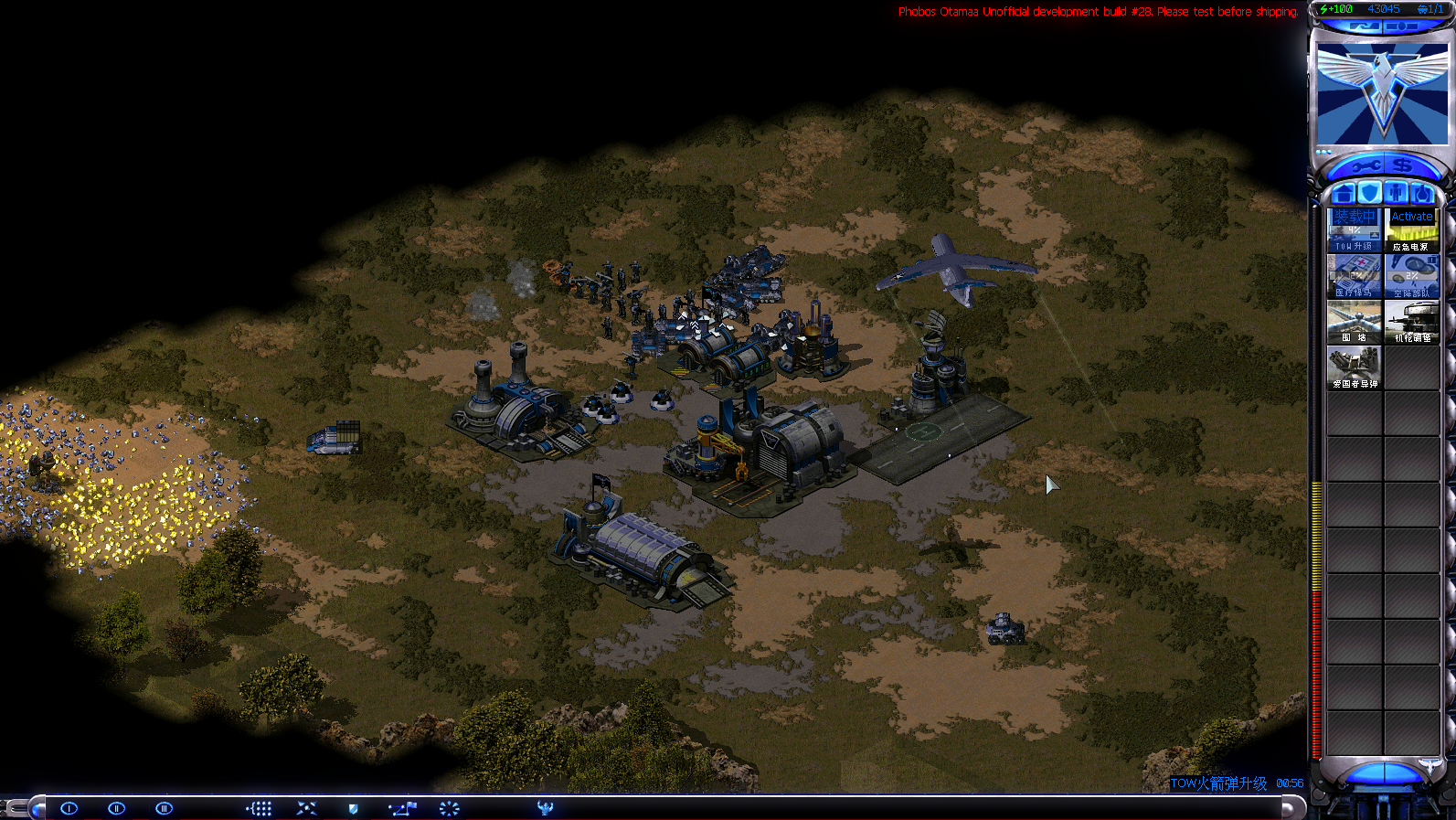Select control group II button
This screenshot has width=1456, height=820.
pyautogui.click(x=116, y=808)
